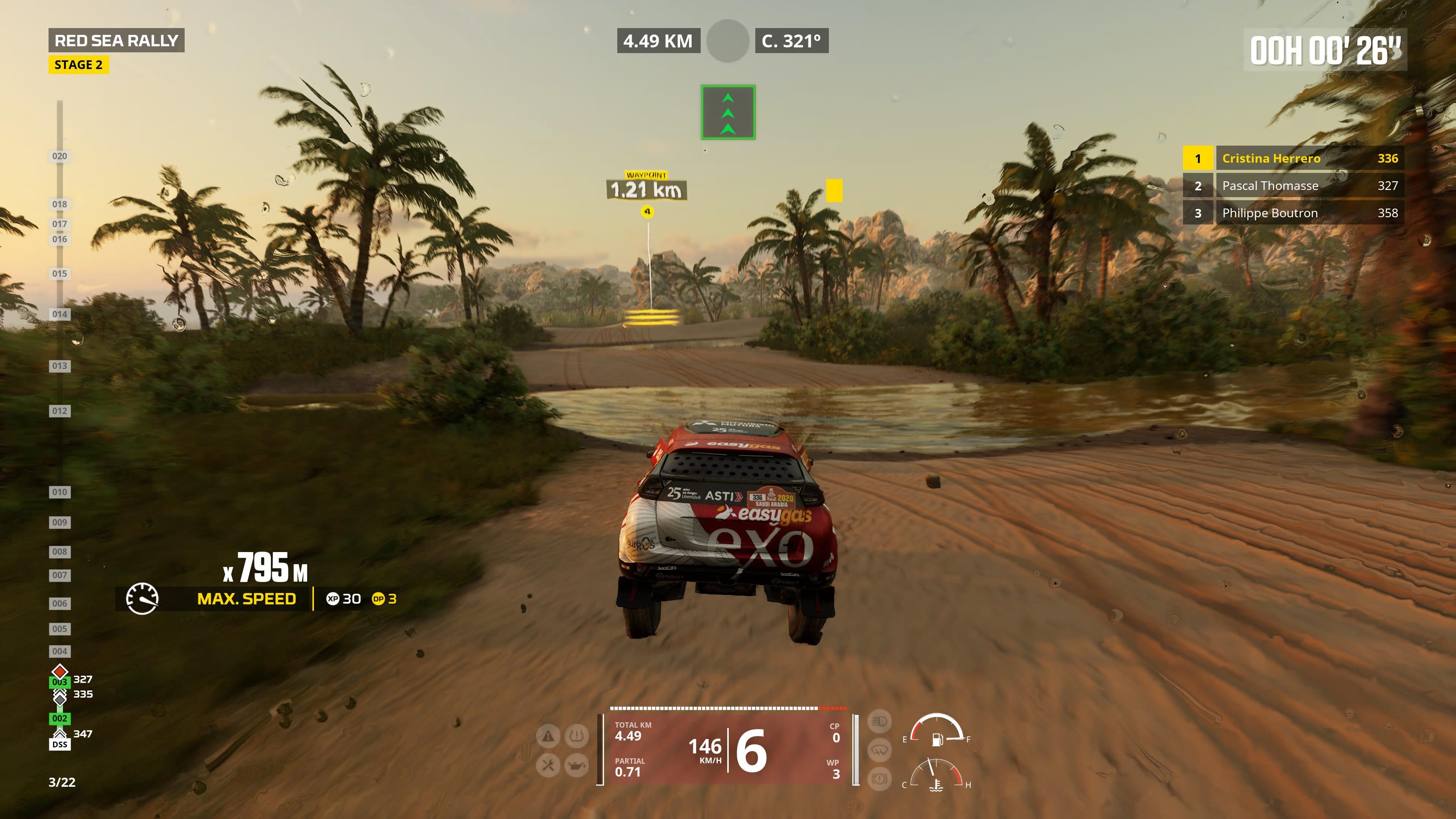The width and height of the screenshot is (1456, 819).
Task: Click the green 002 waypoint marker
Action: click(60, 719)
